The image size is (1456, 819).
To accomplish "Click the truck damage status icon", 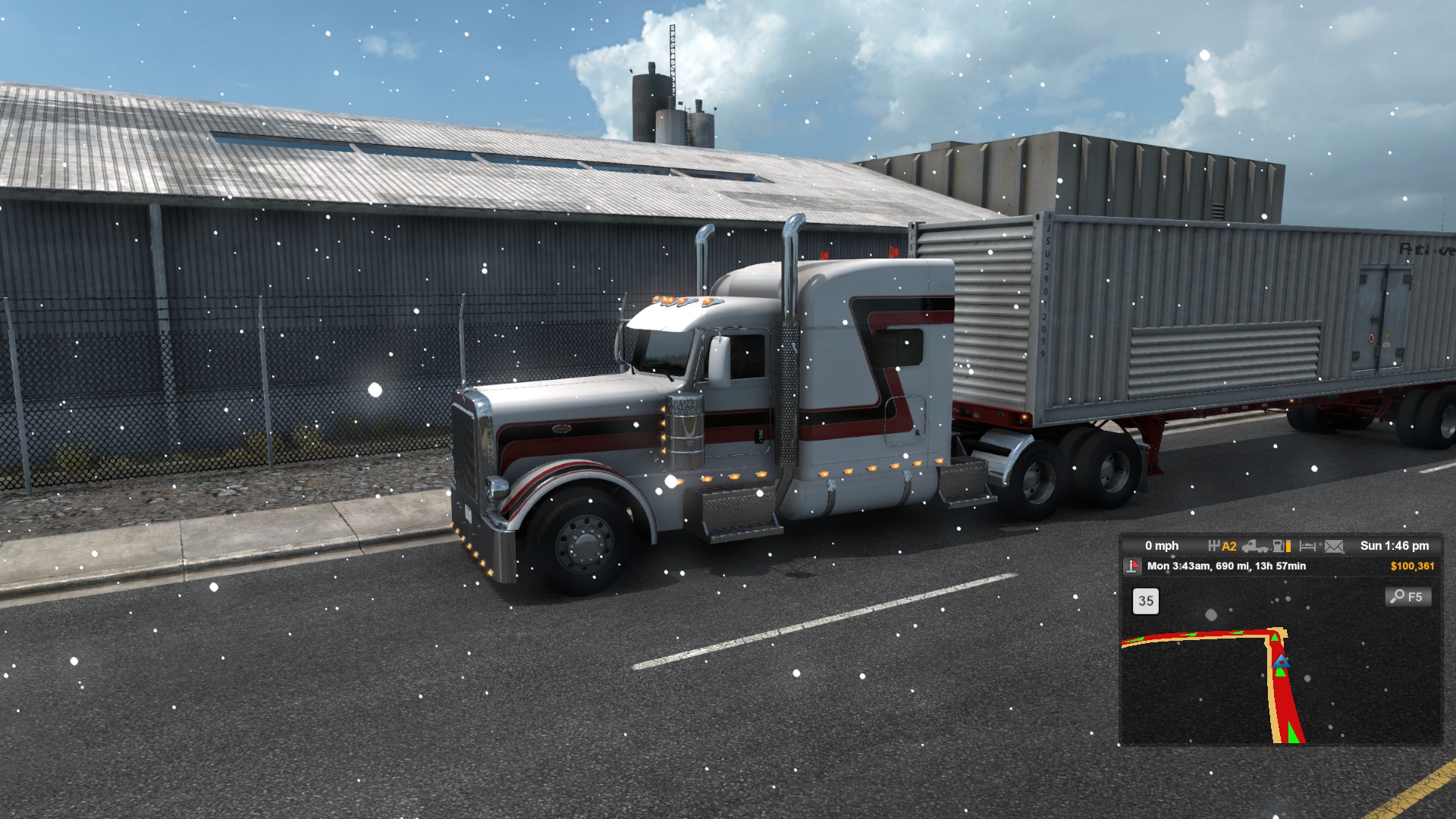I will [x=1255, y=546].
